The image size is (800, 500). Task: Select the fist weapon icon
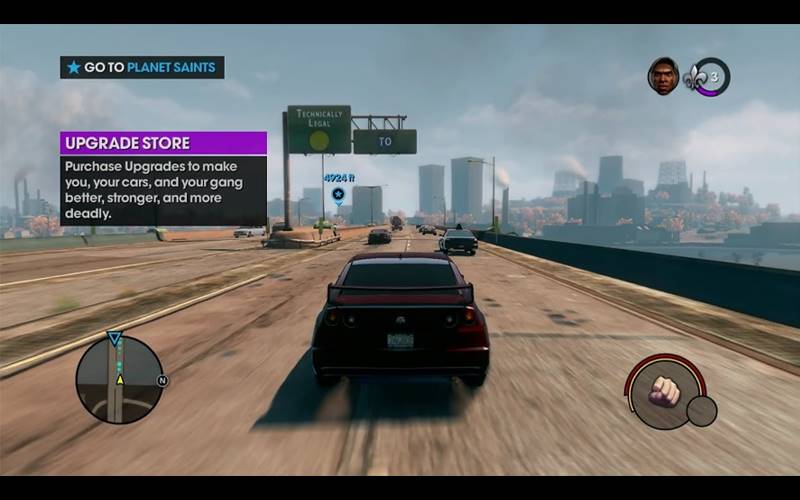[x=665, y=392]
